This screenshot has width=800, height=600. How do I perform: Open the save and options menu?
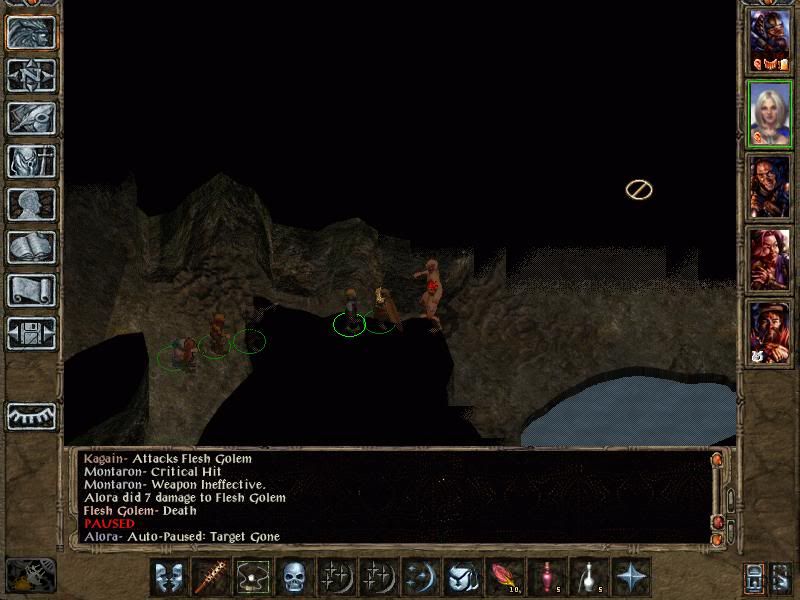[x=31, y=333]
